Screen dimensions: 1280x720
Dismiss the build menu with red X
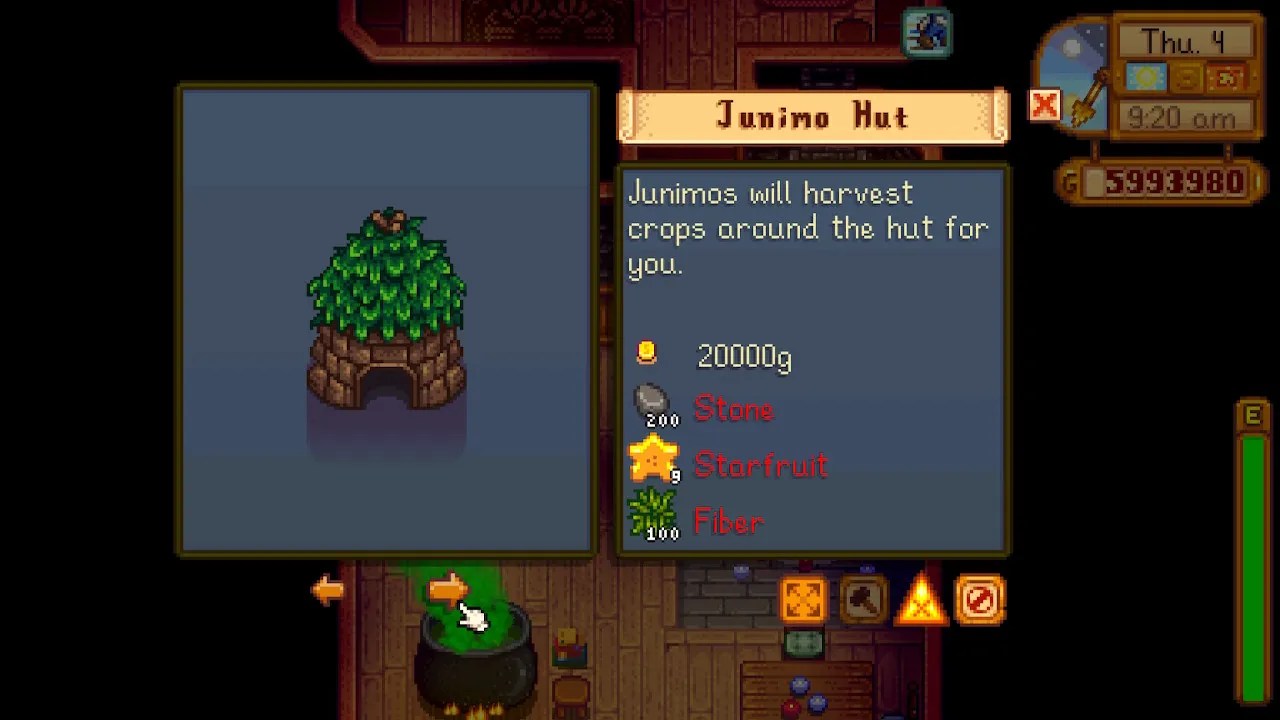(x=1044, y=106)
